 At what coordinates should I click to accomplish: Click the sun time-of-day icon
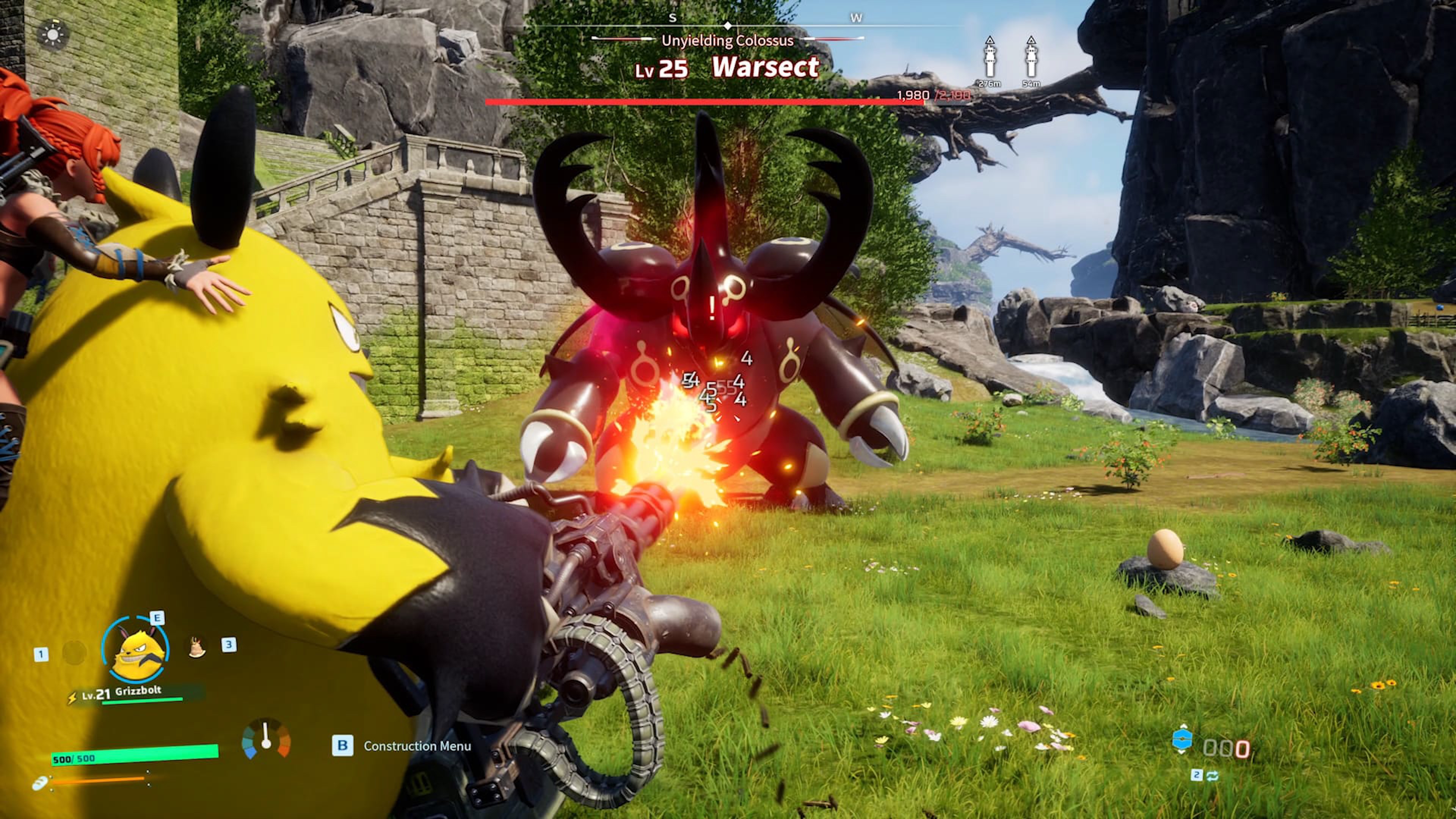tap(53, 35)
